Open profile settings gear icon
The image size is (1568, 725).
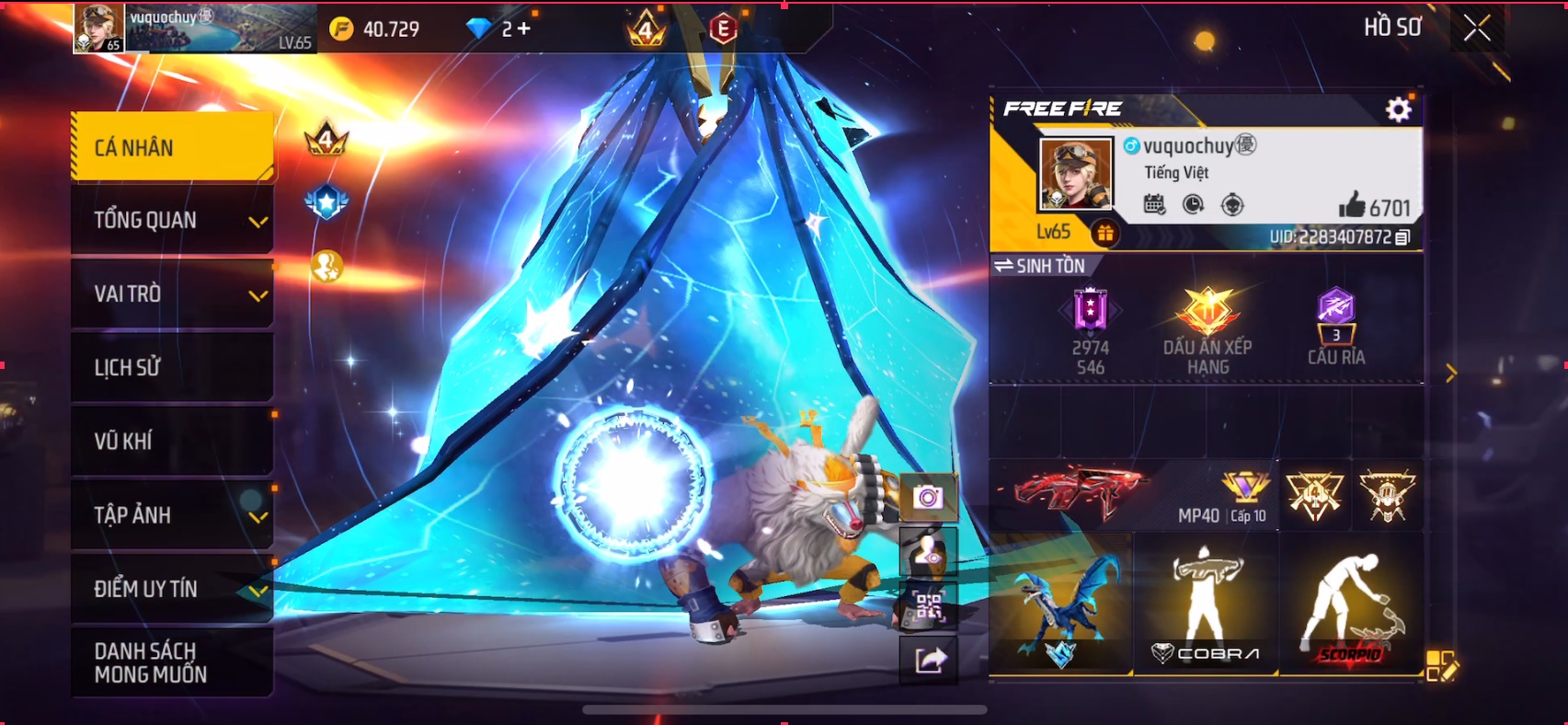coord(1398,110)
